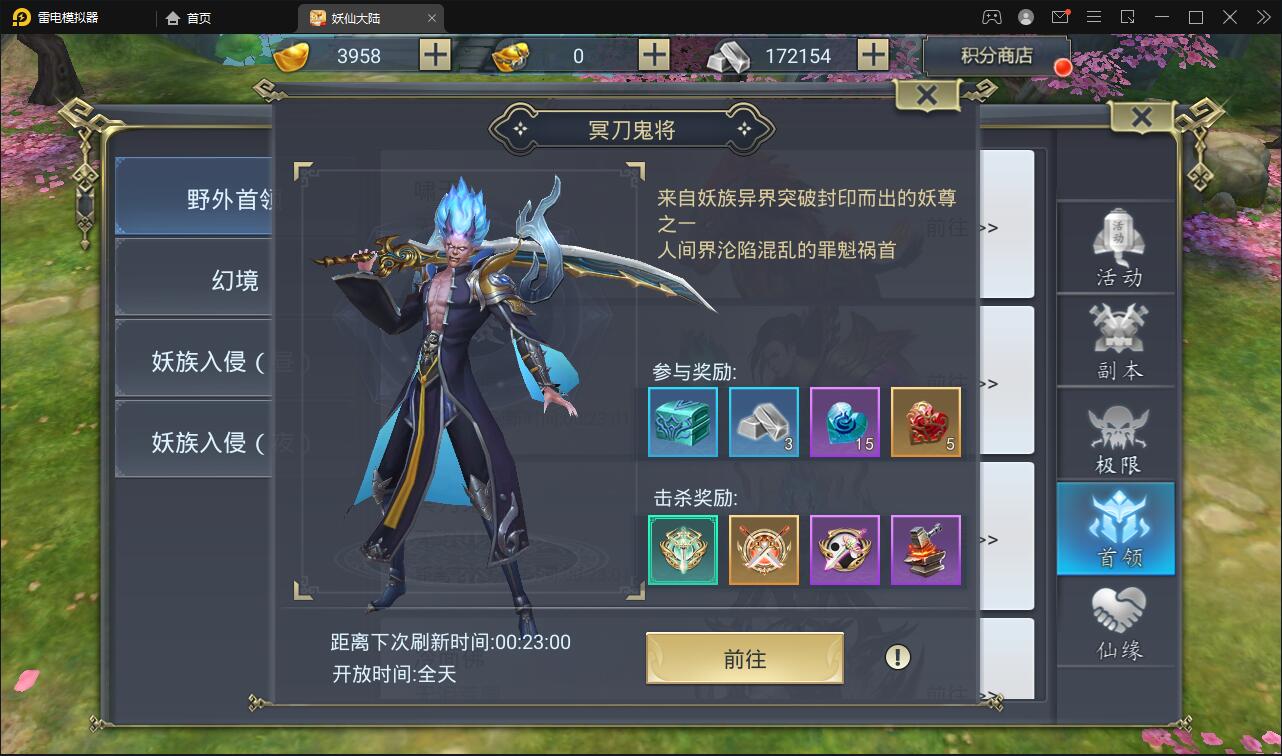
Task: Click the crossed-swords kill reward medal icon
Action: [763, 550]
